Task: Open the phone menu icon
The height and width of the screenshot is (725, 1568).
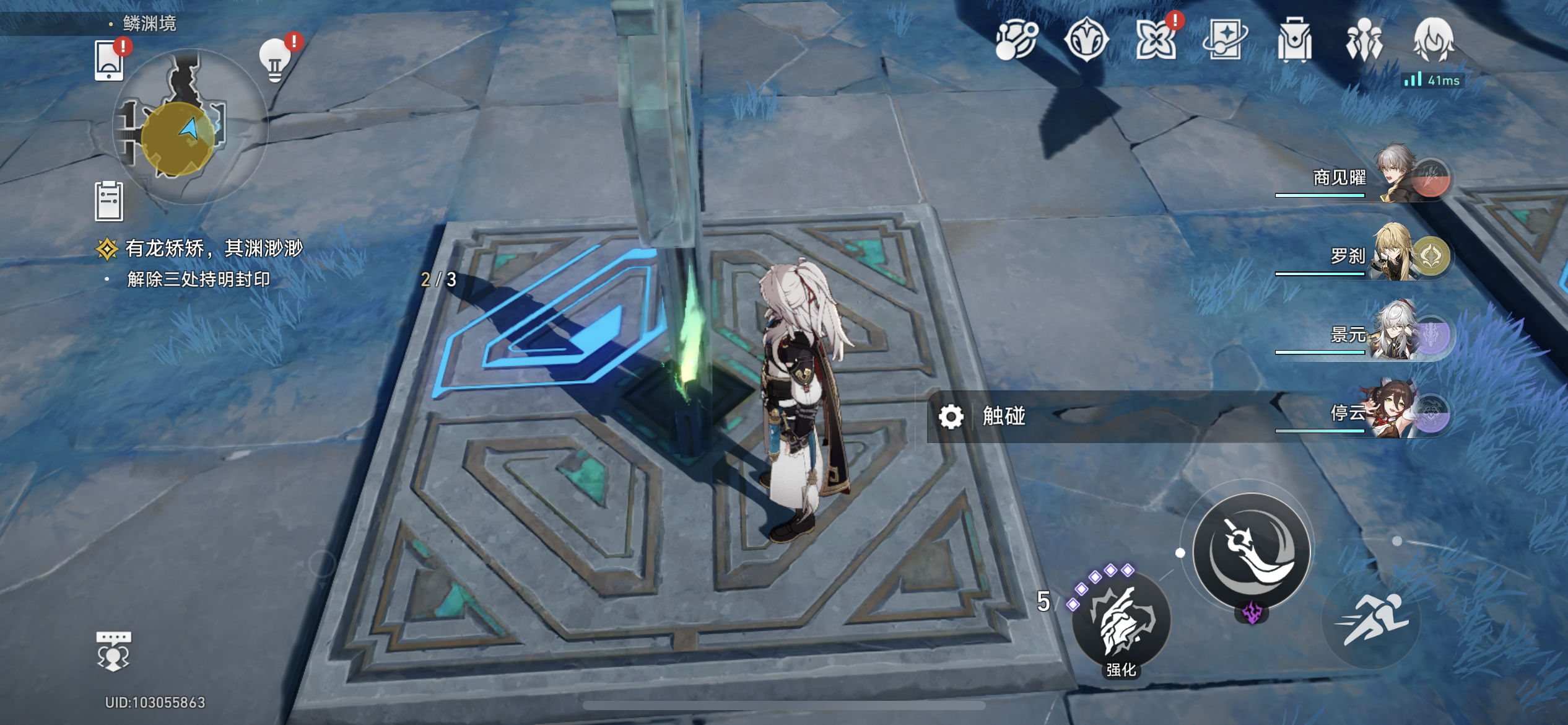Action: 109,61
